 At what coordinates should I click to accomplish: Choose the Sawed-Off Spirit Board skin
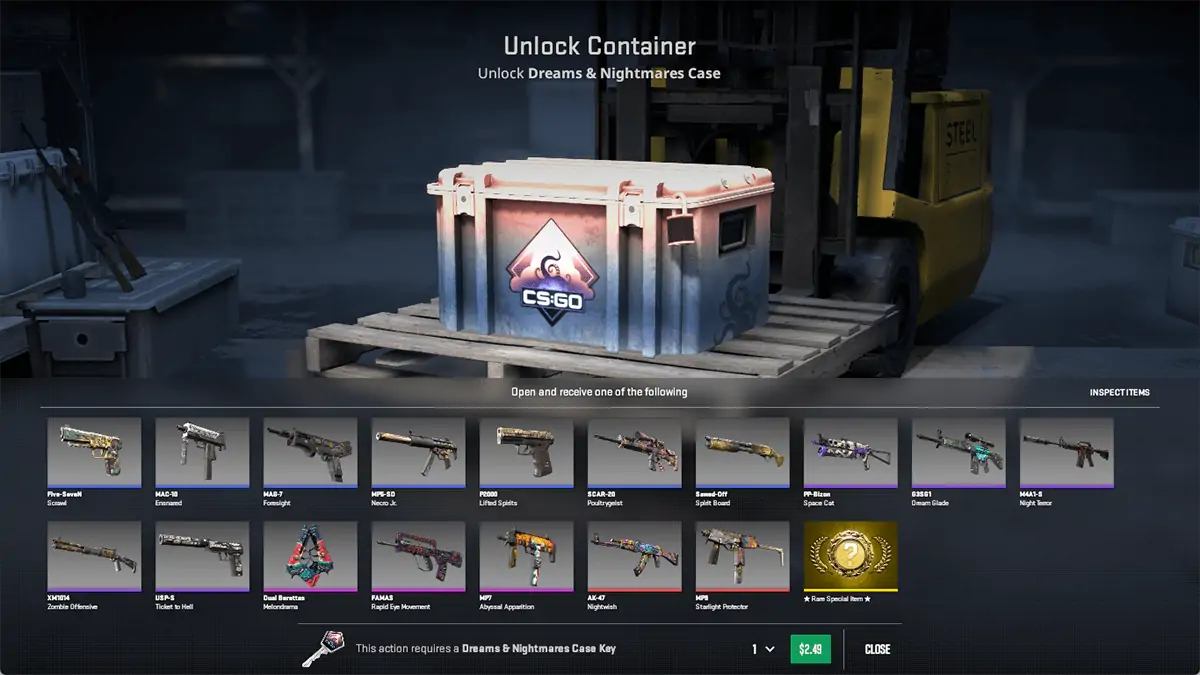[742, 452]
